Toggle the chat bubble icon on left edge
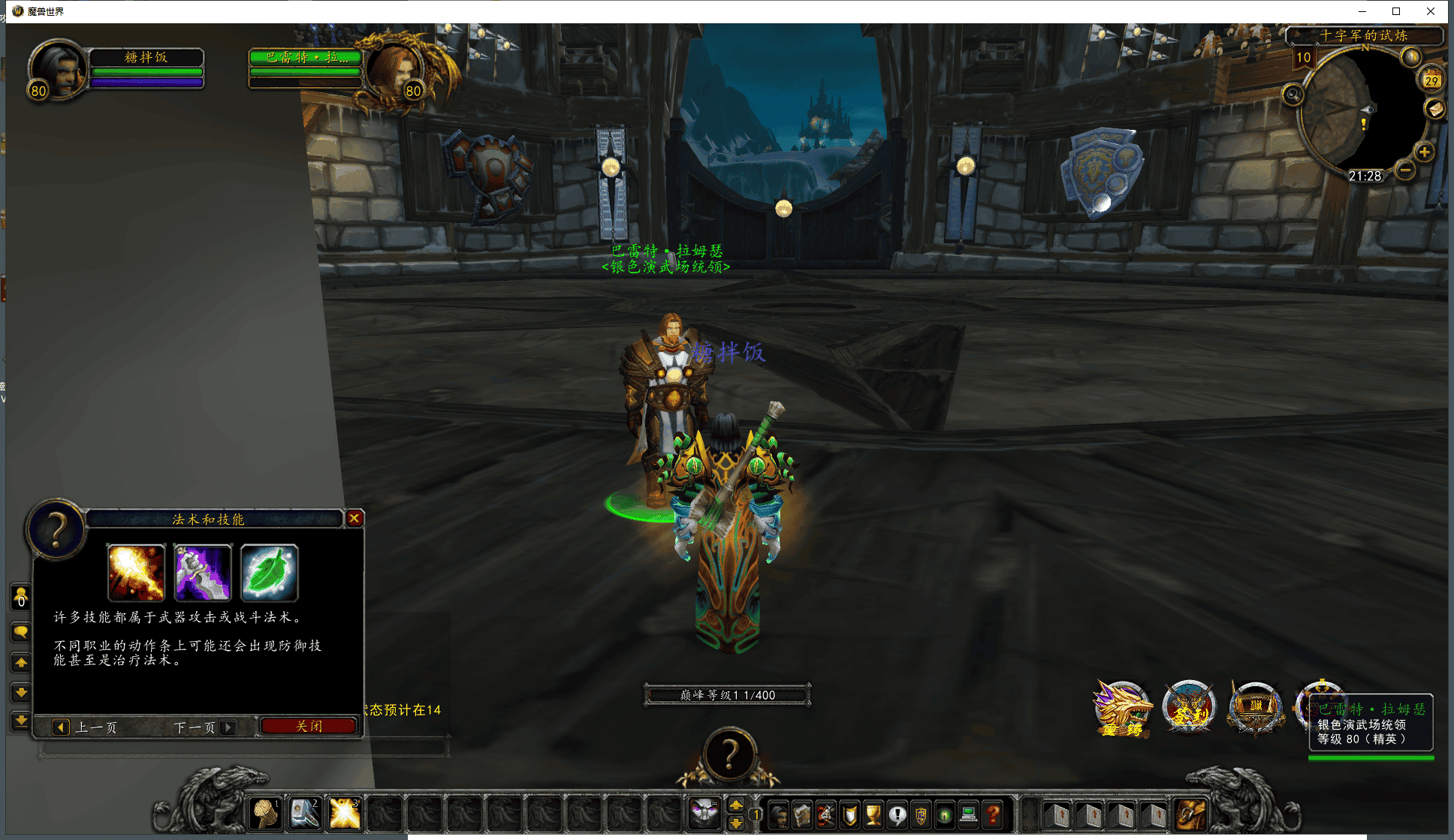The height and width of the screenshot is (840, 1454). coord(22,631)
